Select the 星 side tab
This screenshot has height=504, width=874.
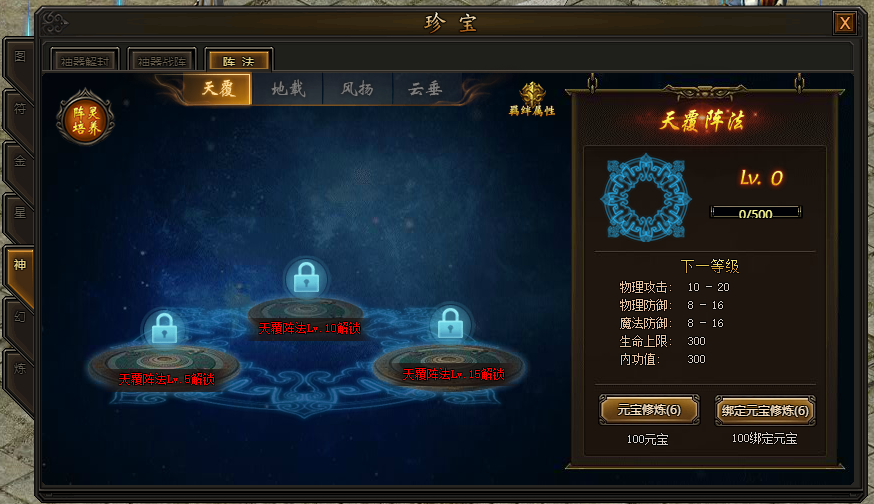click(19, 212)
